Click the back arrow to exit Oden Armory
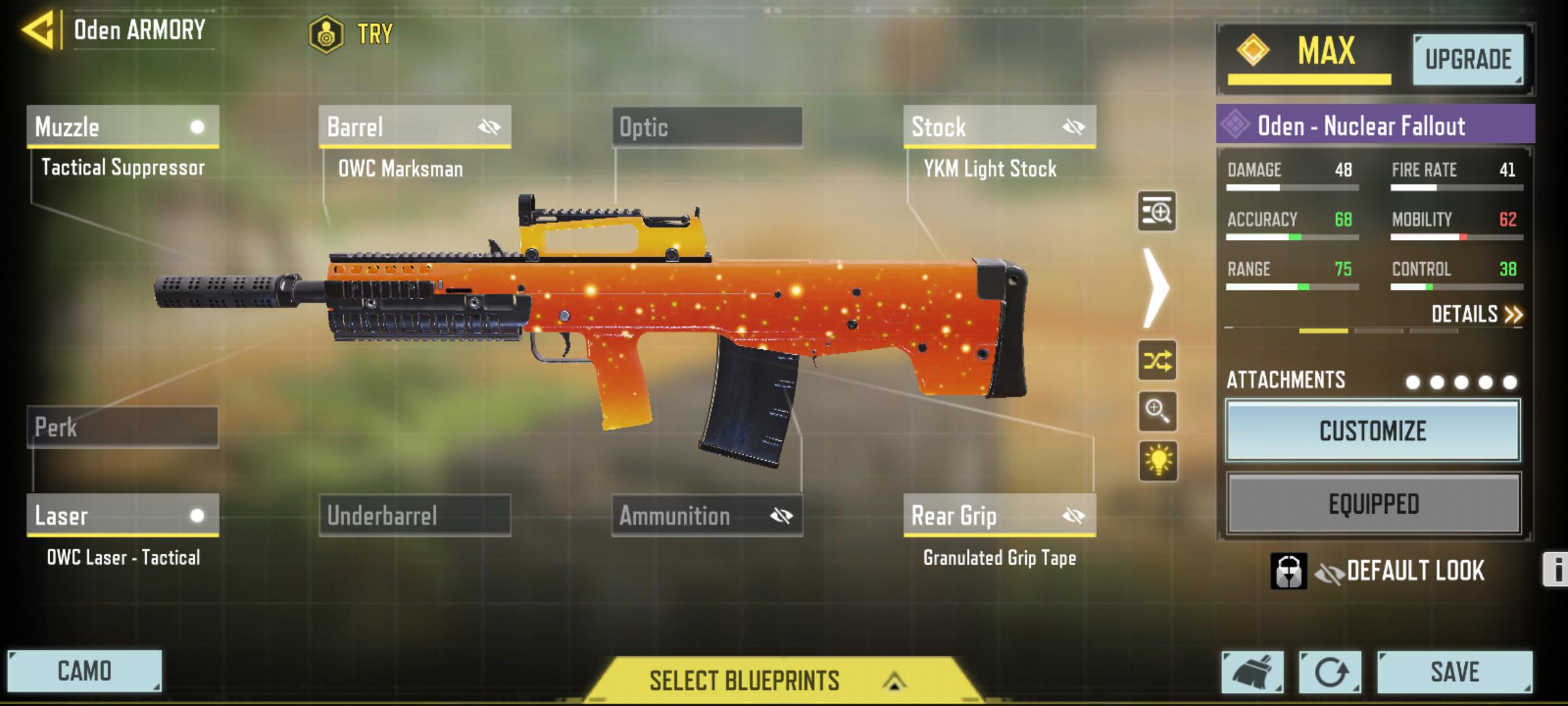This screenshot has height=706, width=1568. click(x=37, y=29)
